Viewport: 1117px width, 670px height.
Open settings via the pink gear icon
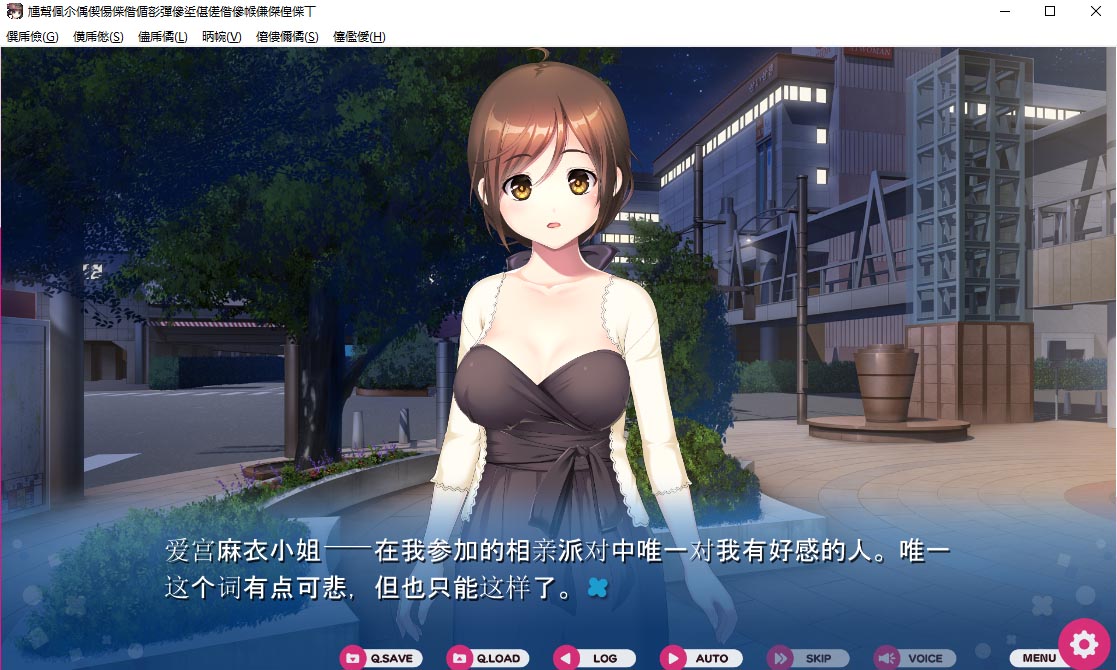(1084, 644)
